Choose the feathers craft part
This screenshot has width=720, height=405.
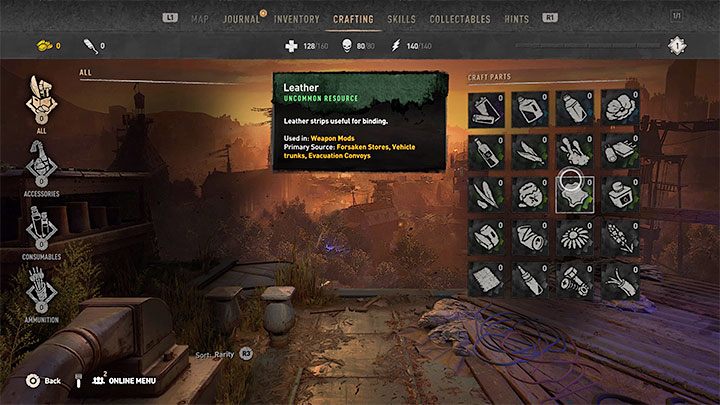(531, 152)
